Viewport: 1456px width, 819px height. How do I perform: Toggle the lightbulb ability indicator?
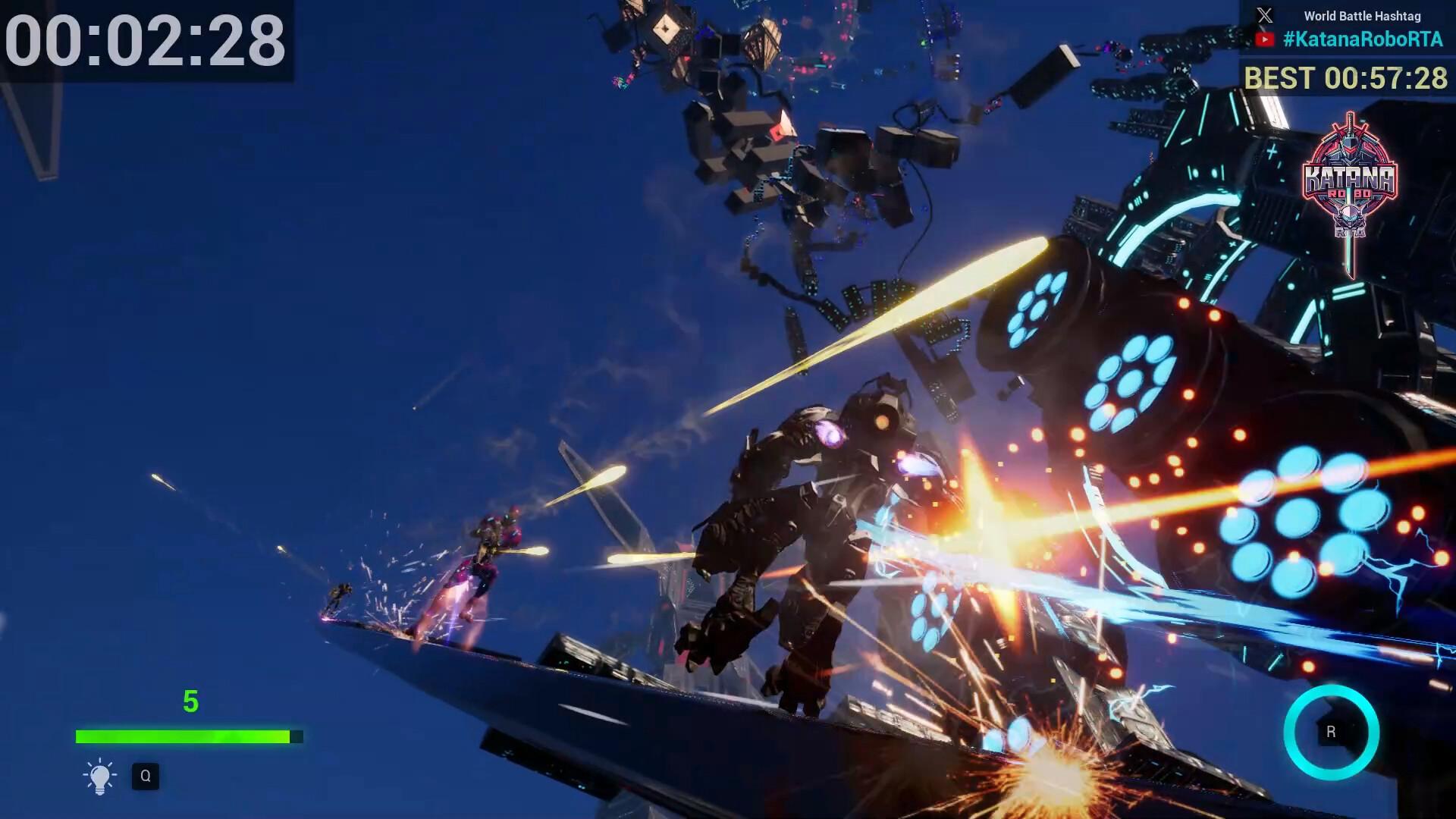click(98, 776)
